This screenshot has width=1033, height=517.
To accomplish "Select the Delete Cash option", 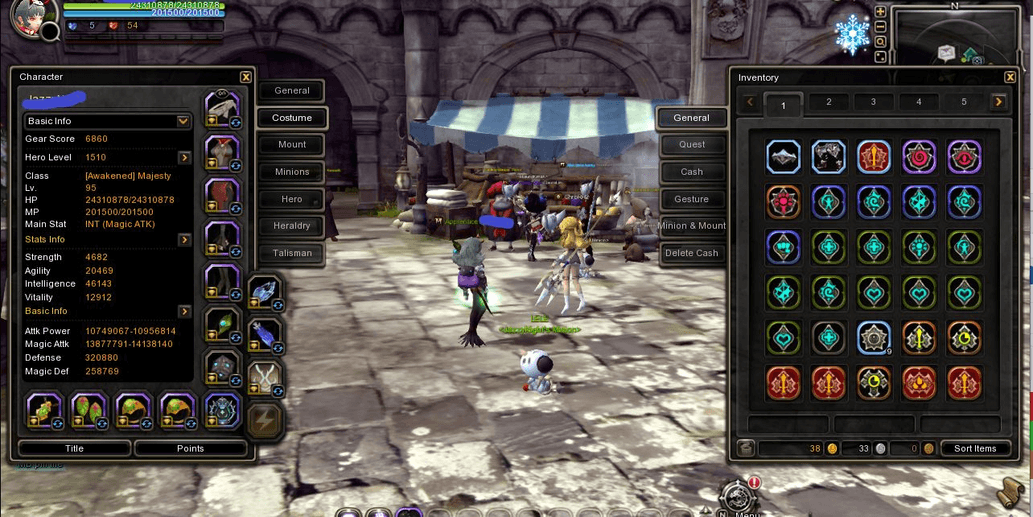I will click(692, 253).
